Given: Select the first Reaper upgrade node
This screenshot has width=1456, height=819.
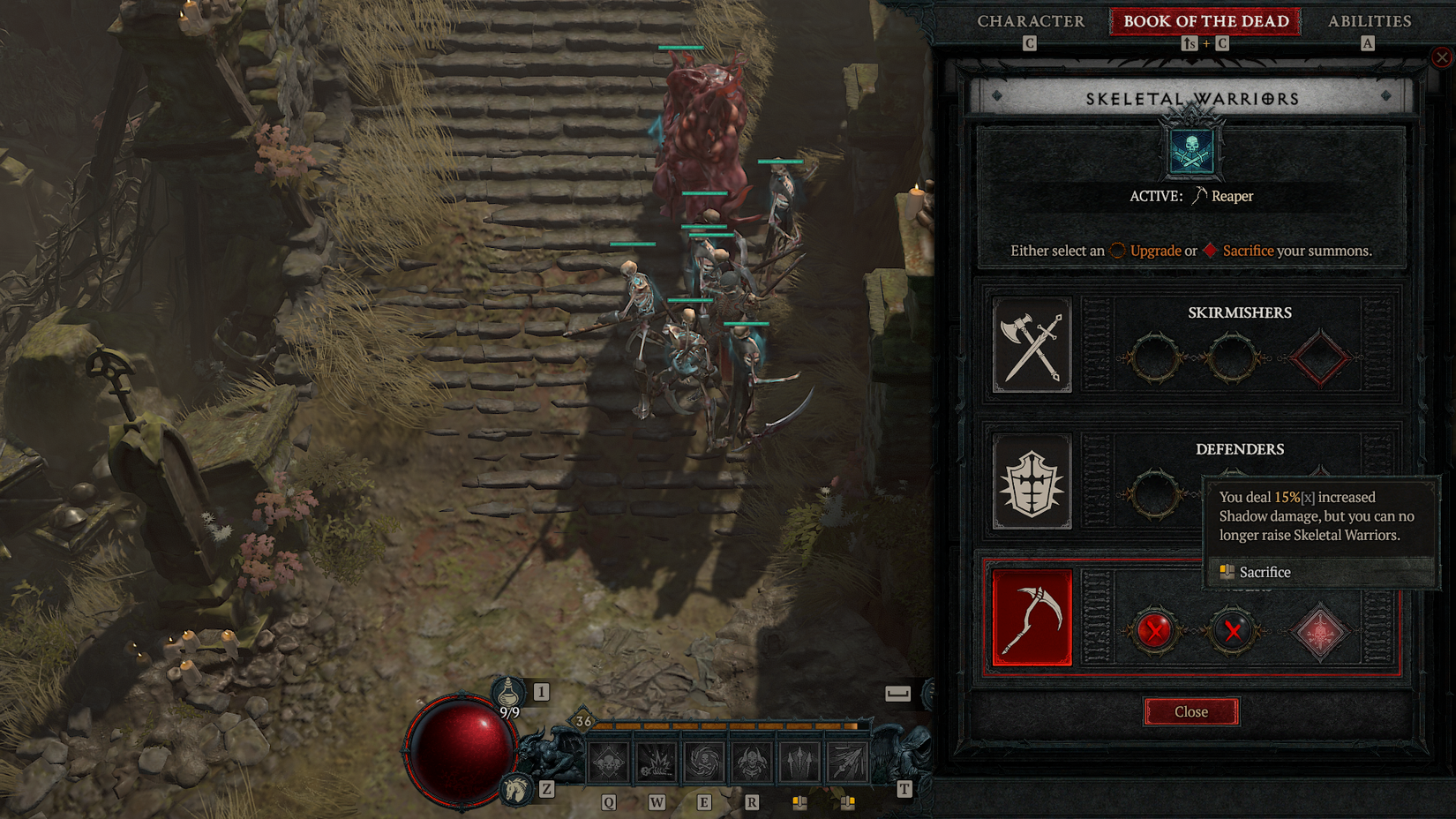Looking at the screenshot, I should [x=1154, y=631].
